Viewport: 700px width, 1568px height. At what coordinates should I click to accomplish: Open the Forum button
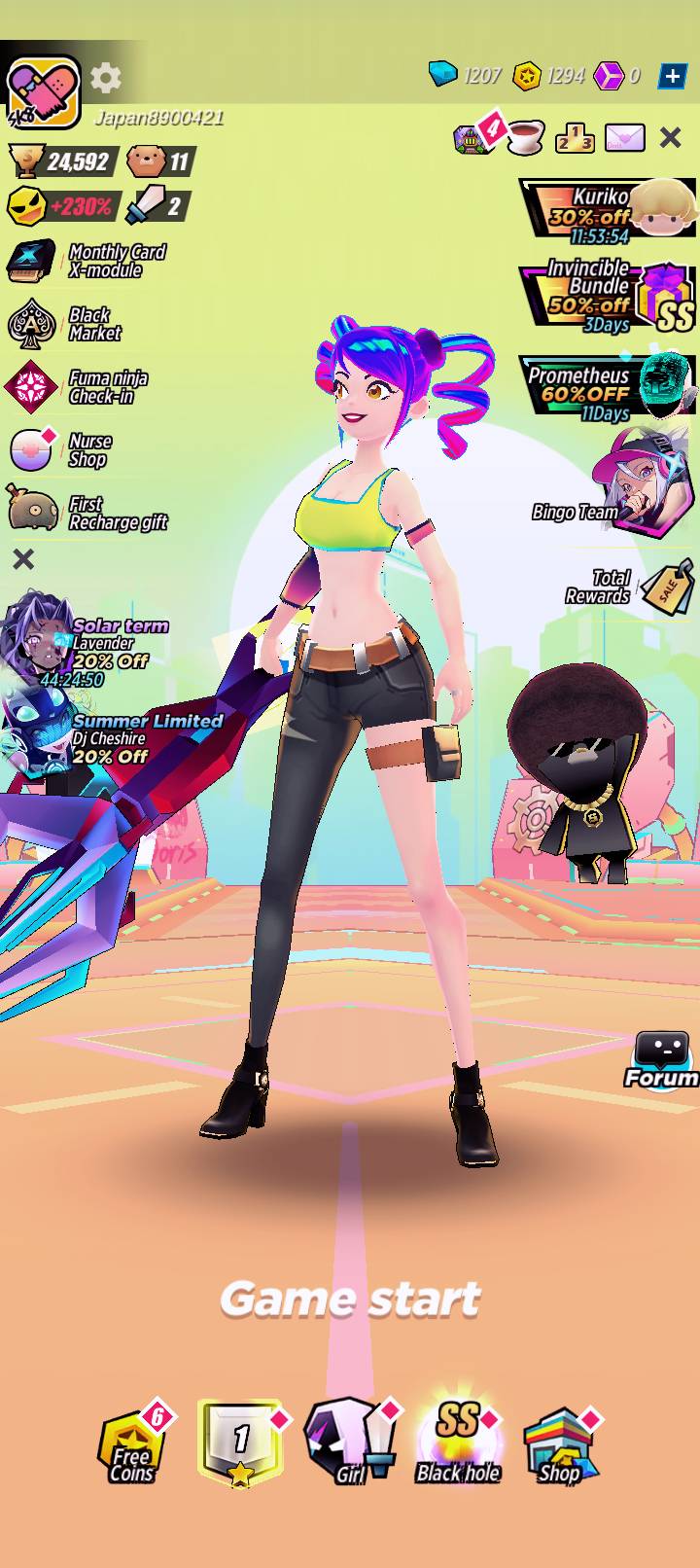(x=662, y=1060)
